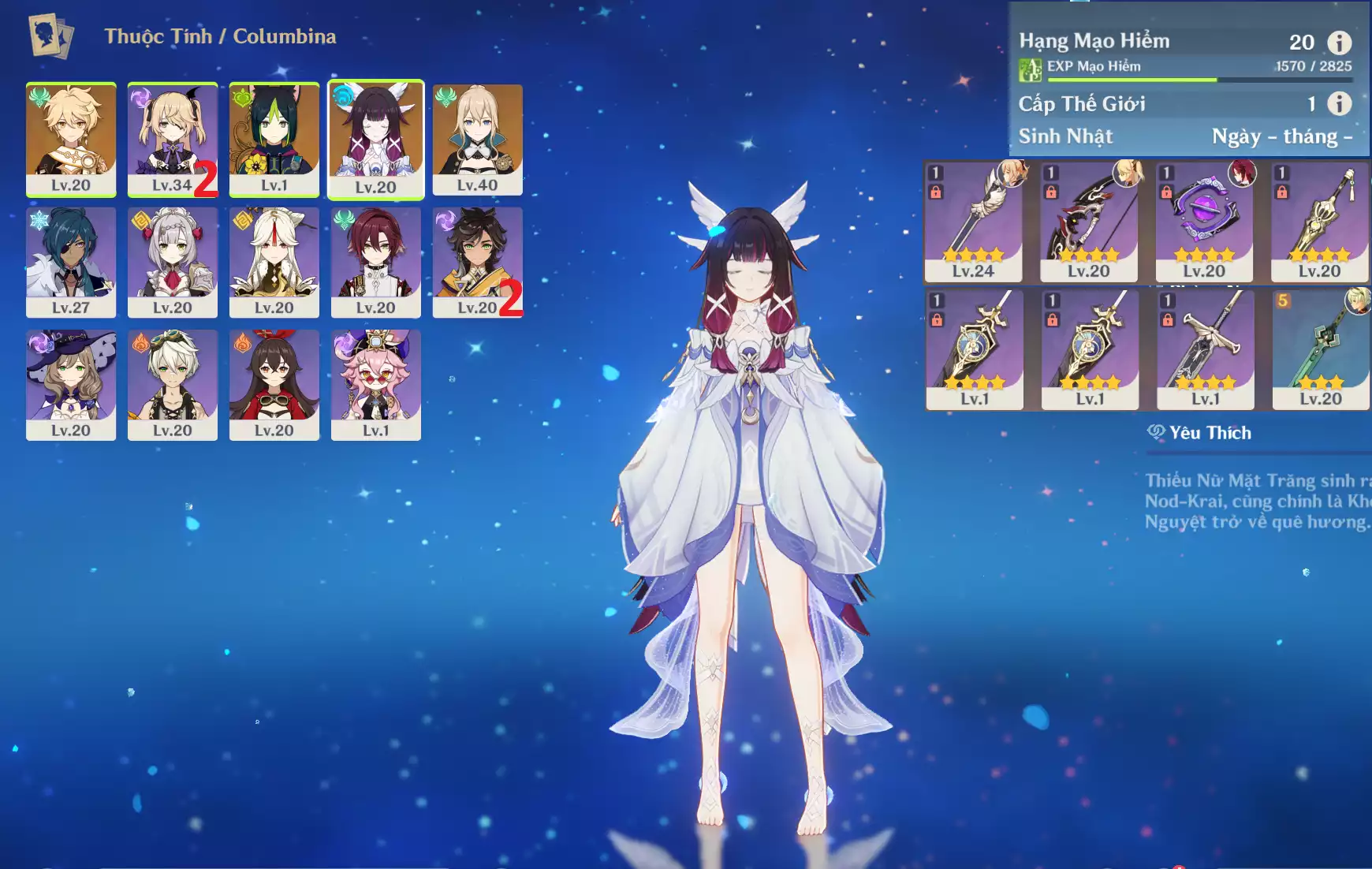
Task: Select the Lv.20 black bow weapon
Action: click(x=1089, y=221)
